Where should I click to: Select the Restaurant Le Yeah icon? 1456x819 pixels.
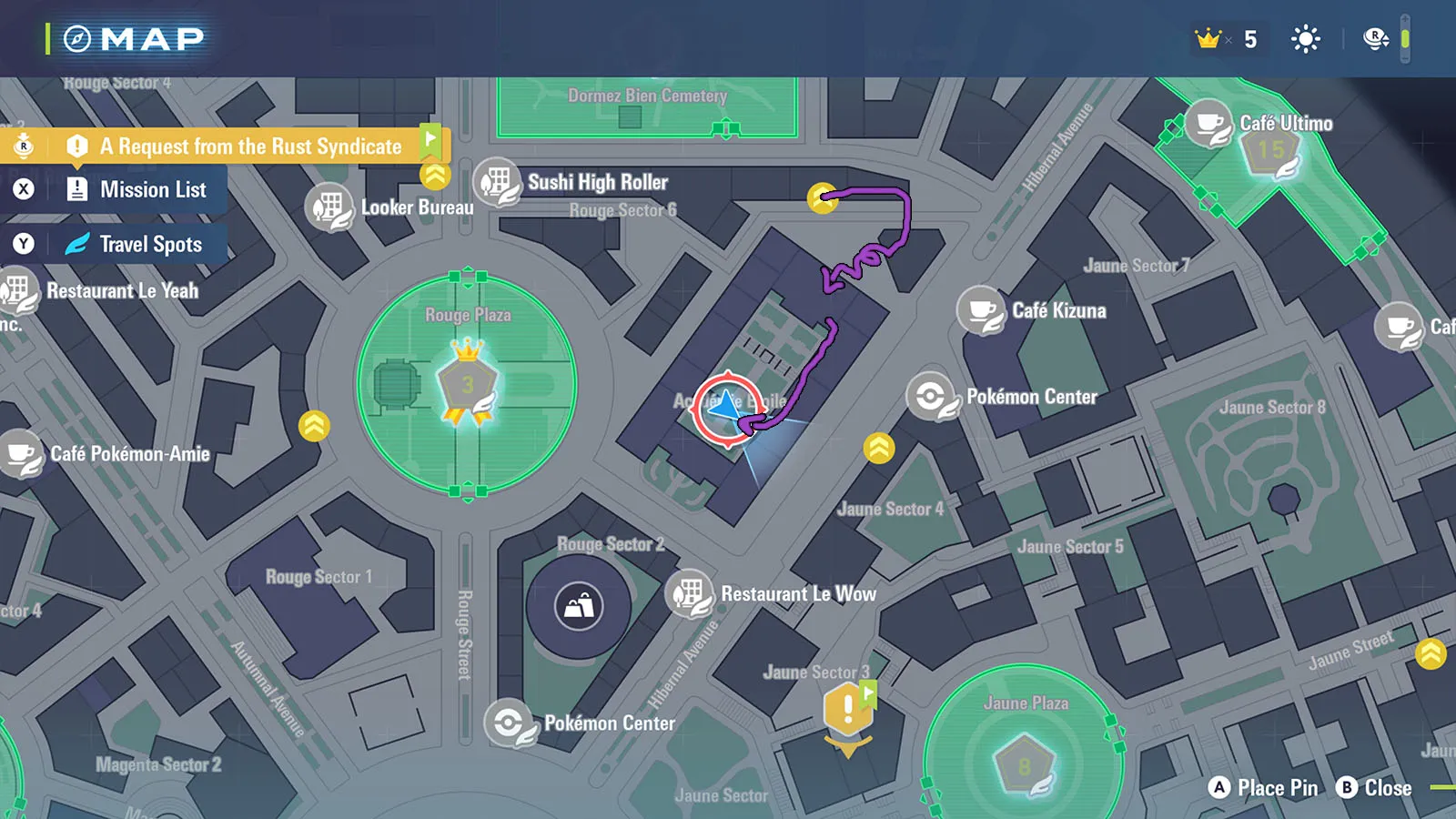tap(18, 291)
